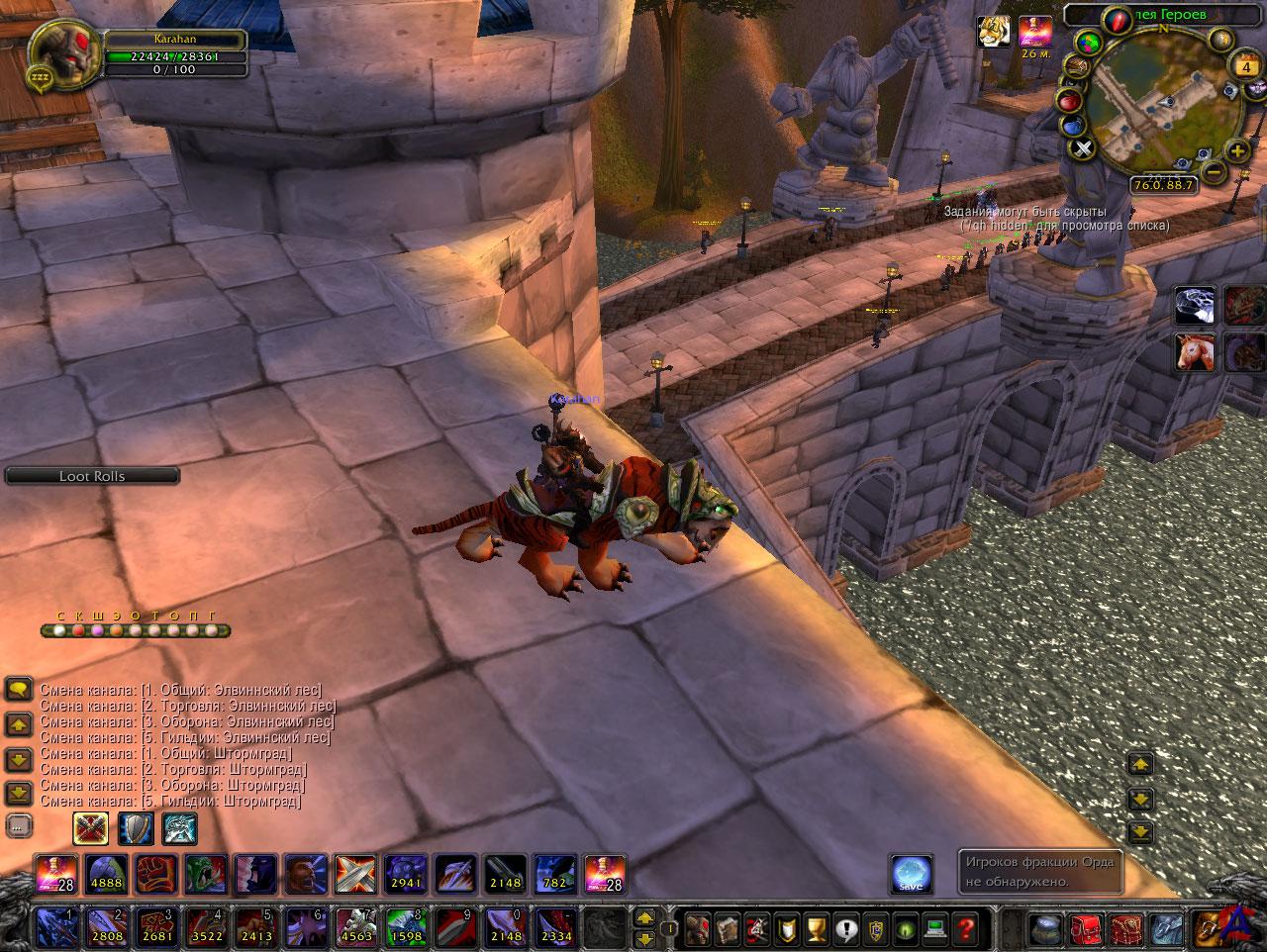This screenshot has height=952, width=1267.
Task: Open the red backpack bag slot
Action: [x=1087, y=930]
